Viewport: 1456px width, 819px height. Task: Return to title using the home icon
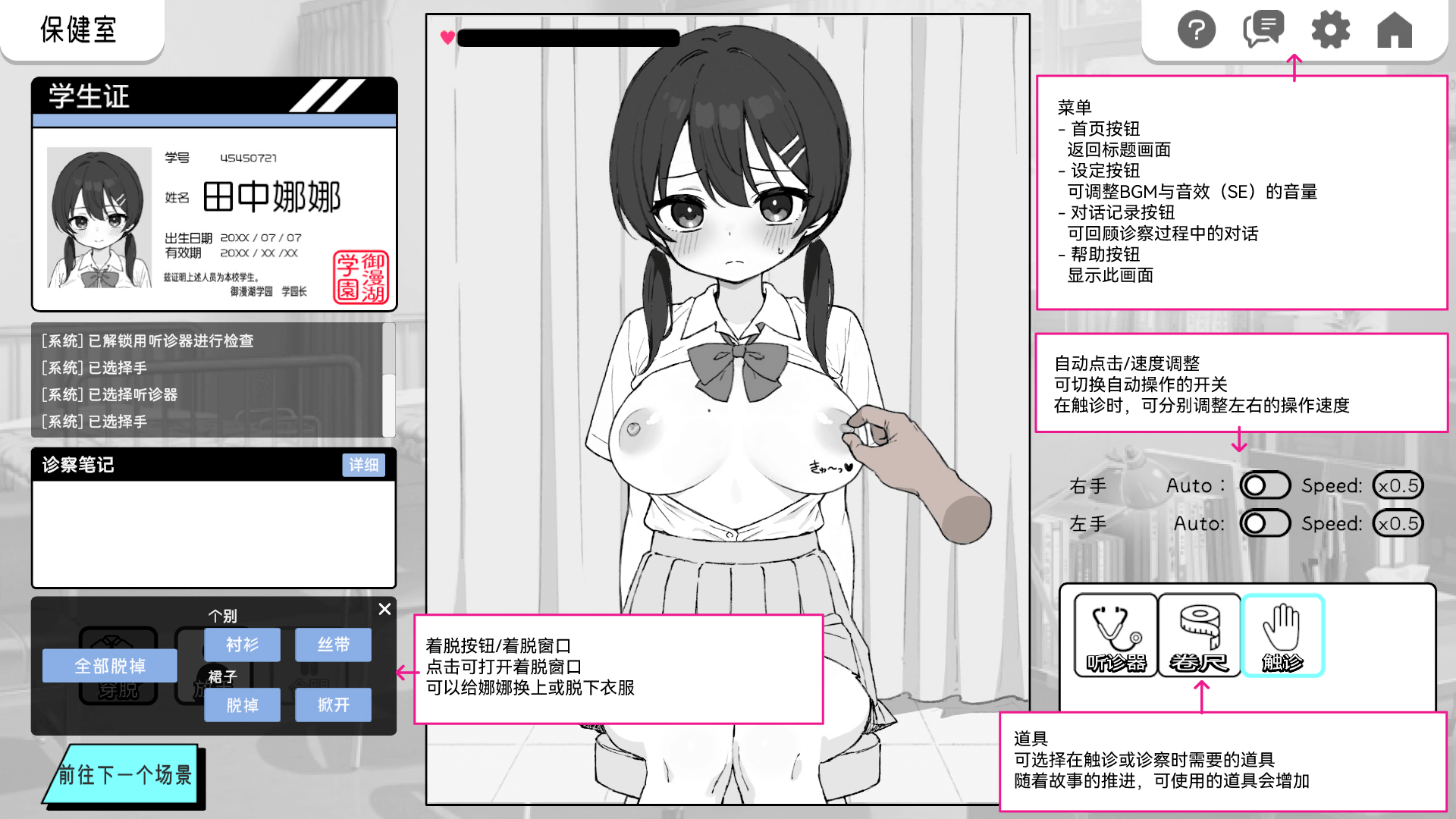point(1394,30)
